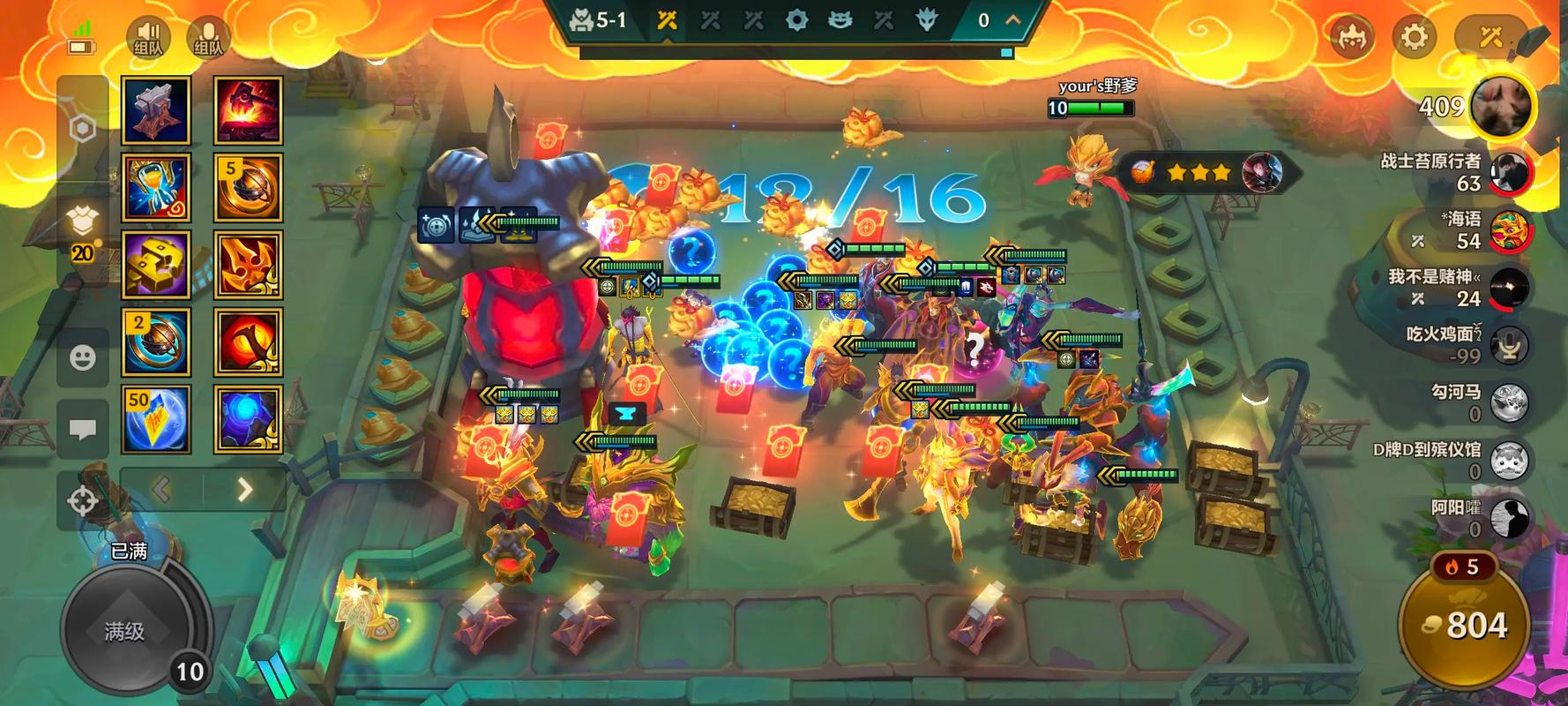Select the red forge hammer item

pos(248,110)
